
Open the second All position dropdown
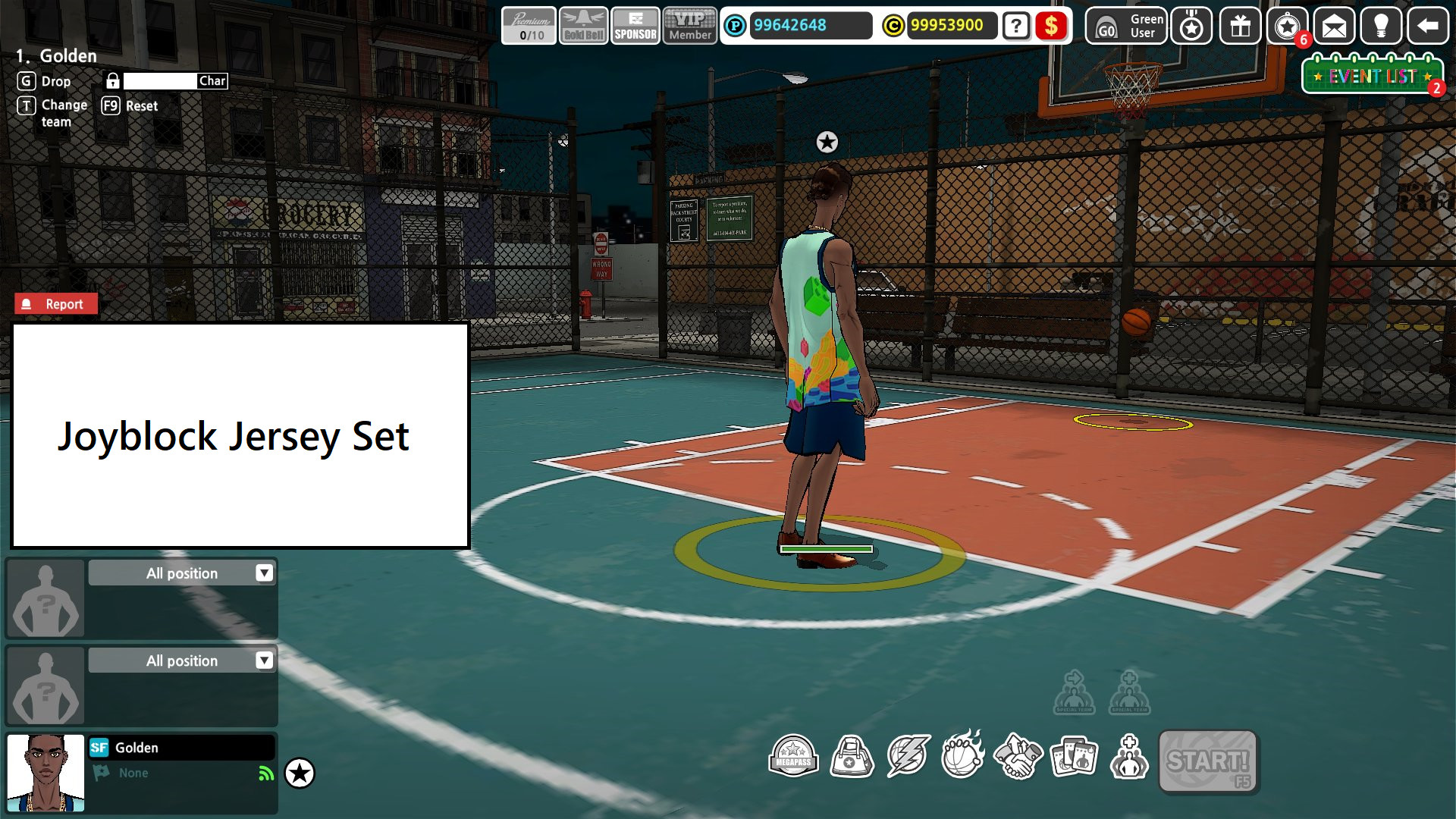click(x=182, y=661)
